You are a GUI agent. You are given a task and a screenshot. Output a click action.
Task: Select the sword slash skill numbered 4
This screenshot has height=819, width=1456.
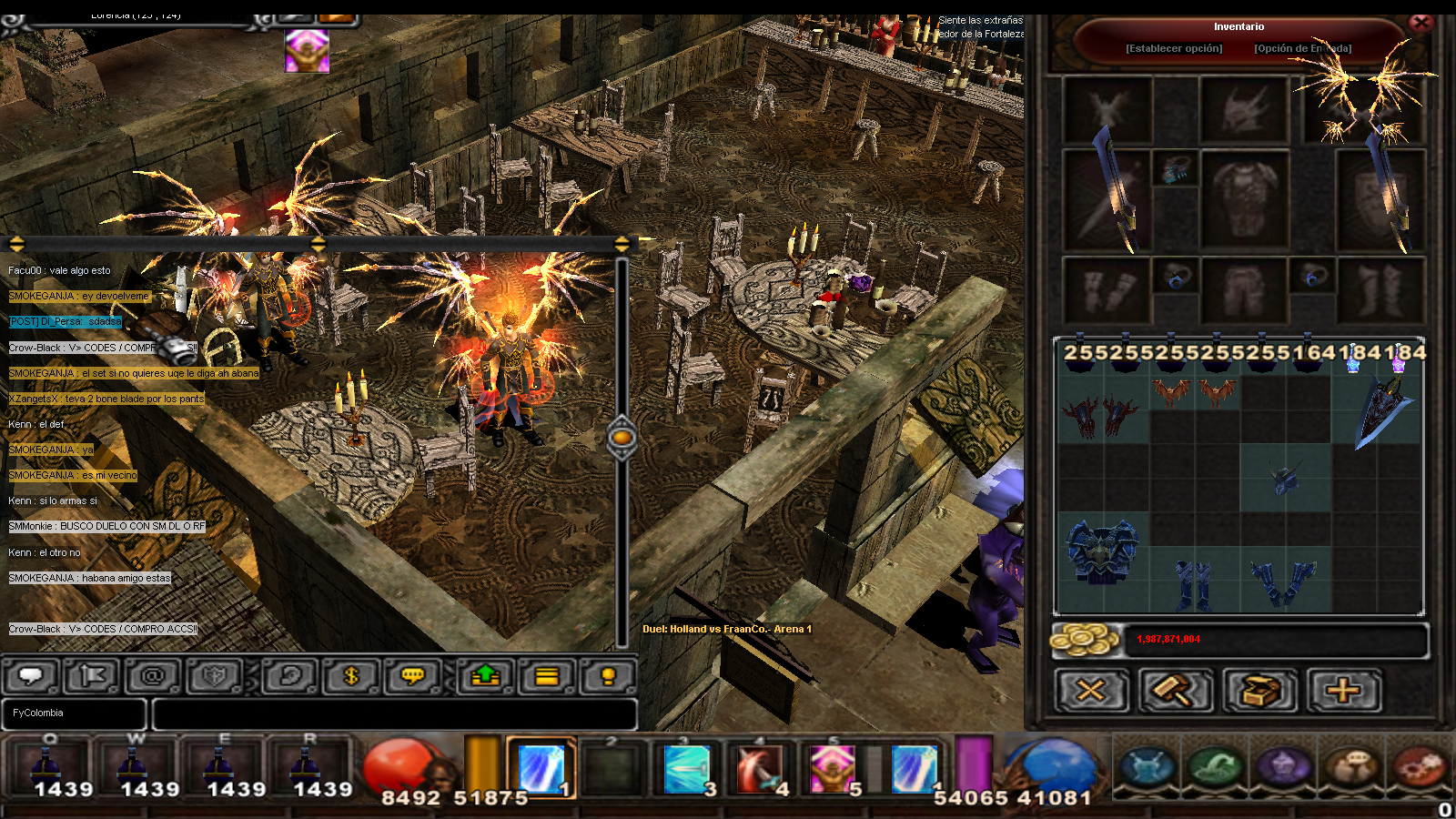[760, 769]
